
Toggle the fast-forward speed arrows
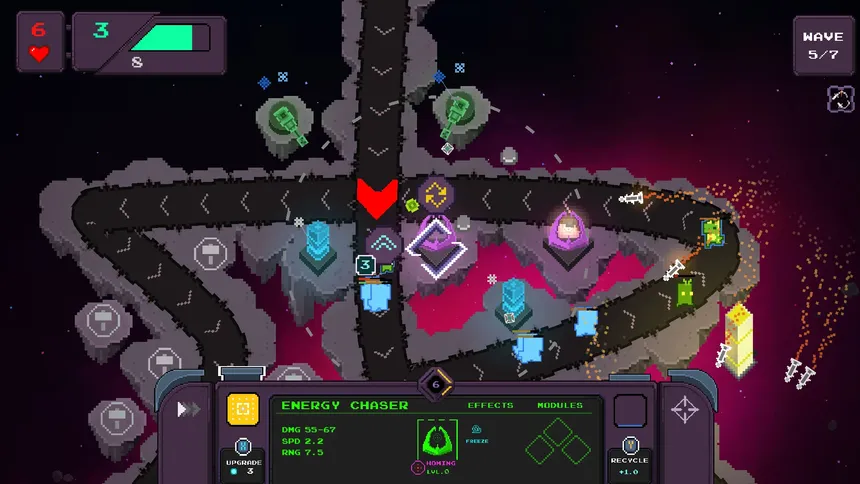pos(187,409)
